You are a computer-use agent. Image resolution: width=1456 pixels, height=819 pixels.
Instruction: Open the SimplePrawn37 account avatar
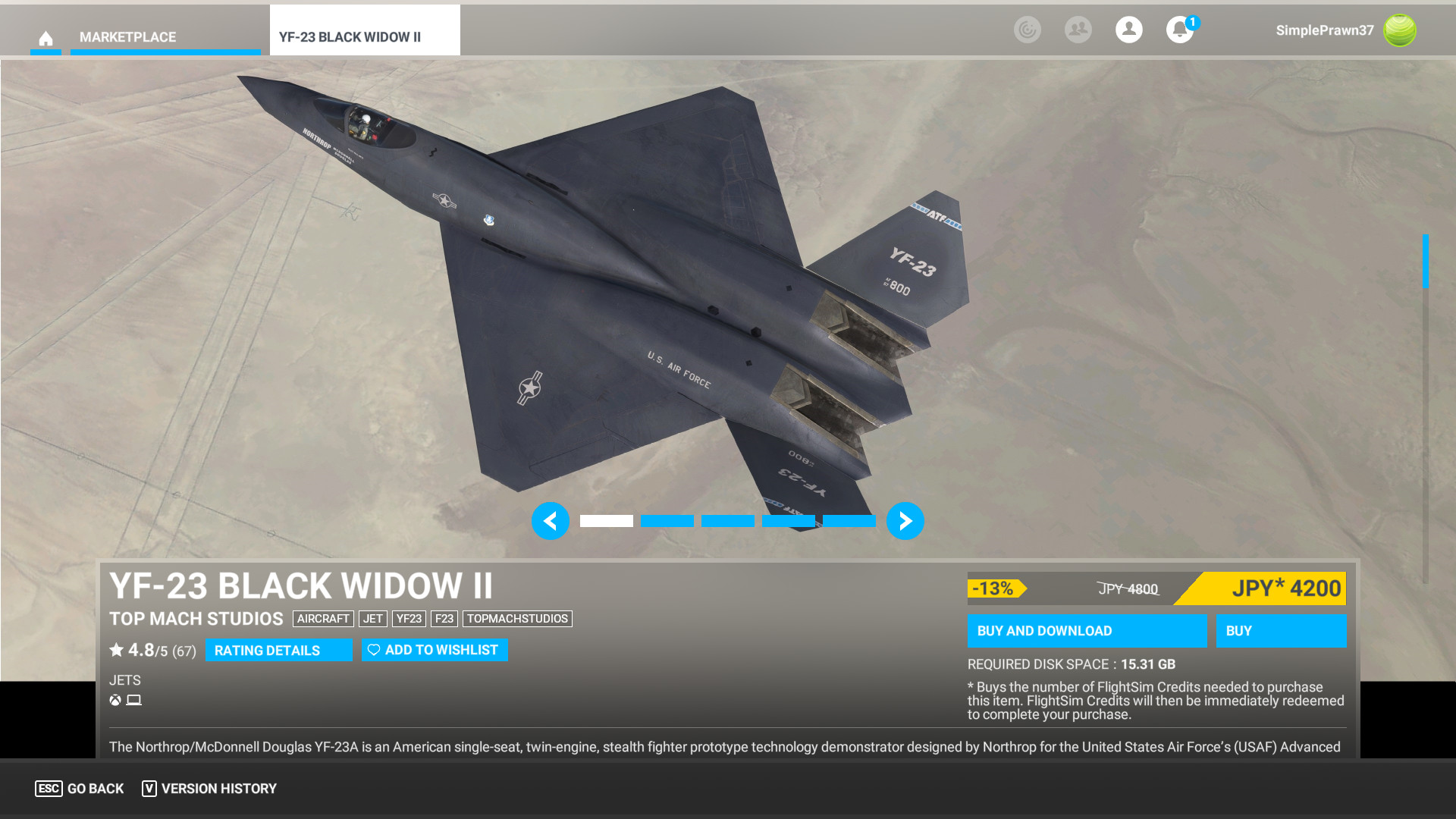click(1399, 30)
